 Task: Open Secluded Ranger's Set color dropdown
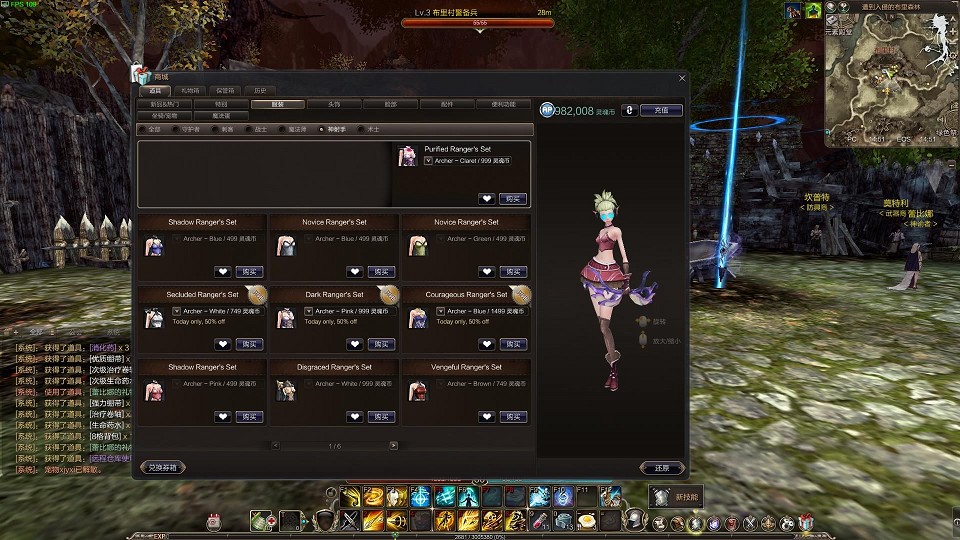point(177,311)
